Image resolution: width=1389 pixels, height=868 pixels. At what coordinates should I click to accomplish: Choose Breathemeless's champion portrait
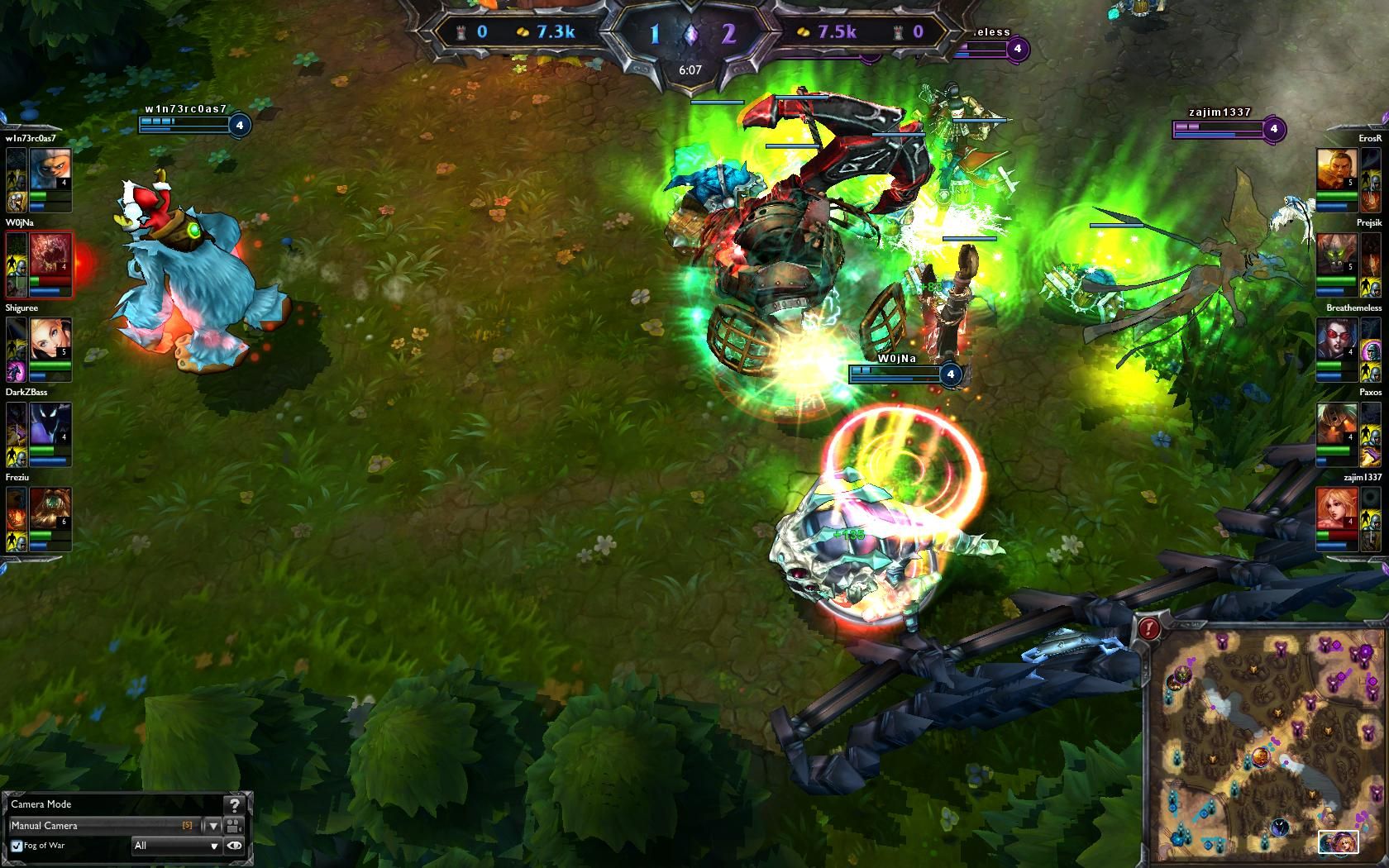1336,339
